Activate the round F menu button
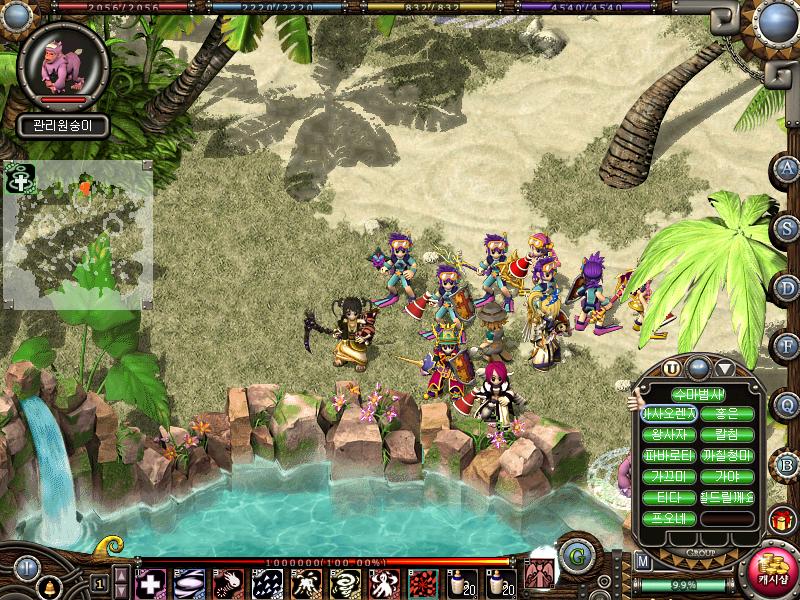 [788, 346]
